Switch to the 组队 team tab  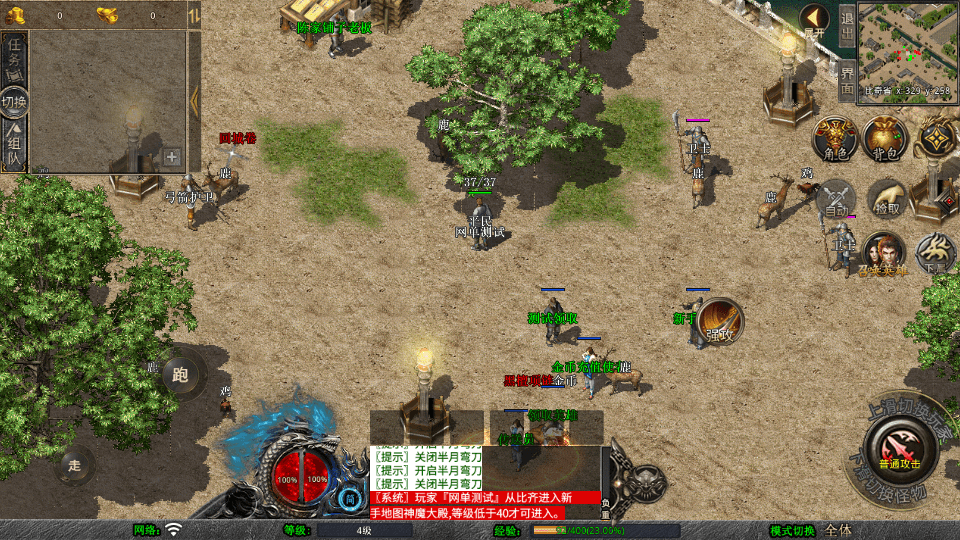(x=14, y=147)
